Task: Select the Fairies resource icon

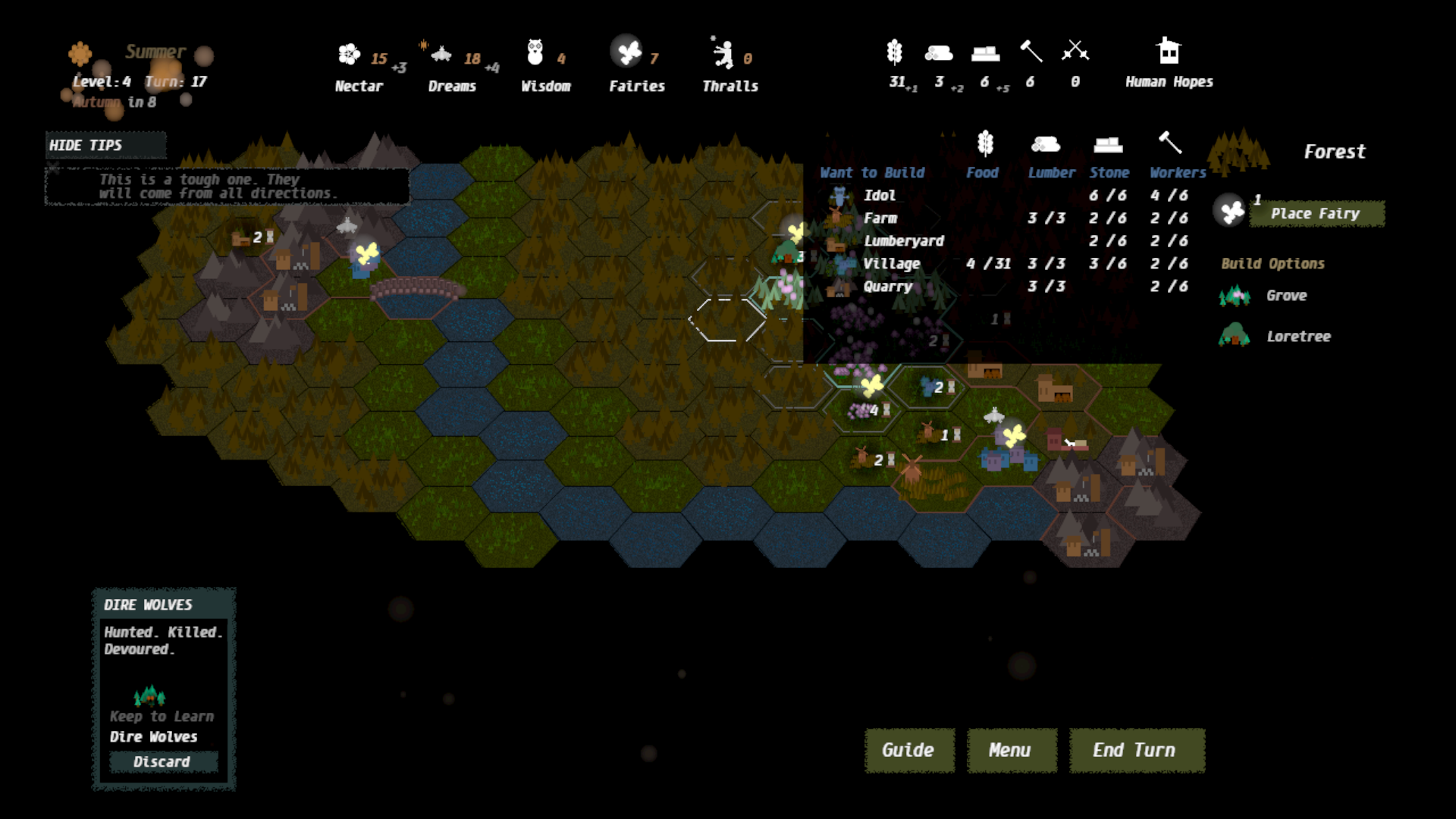Action: point(628,52)
